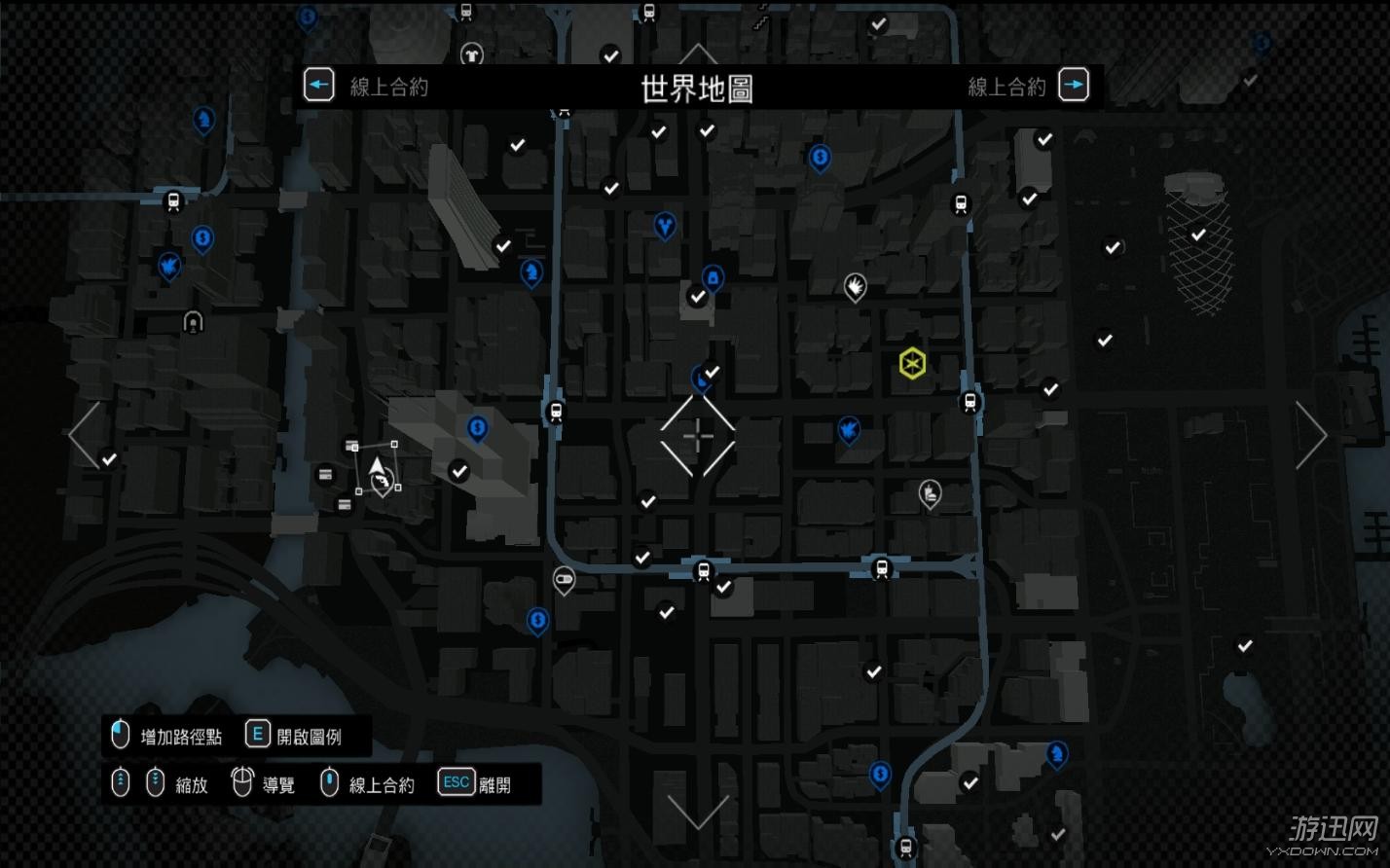Select the white hand-icon map marker

[x=855, y=286]
